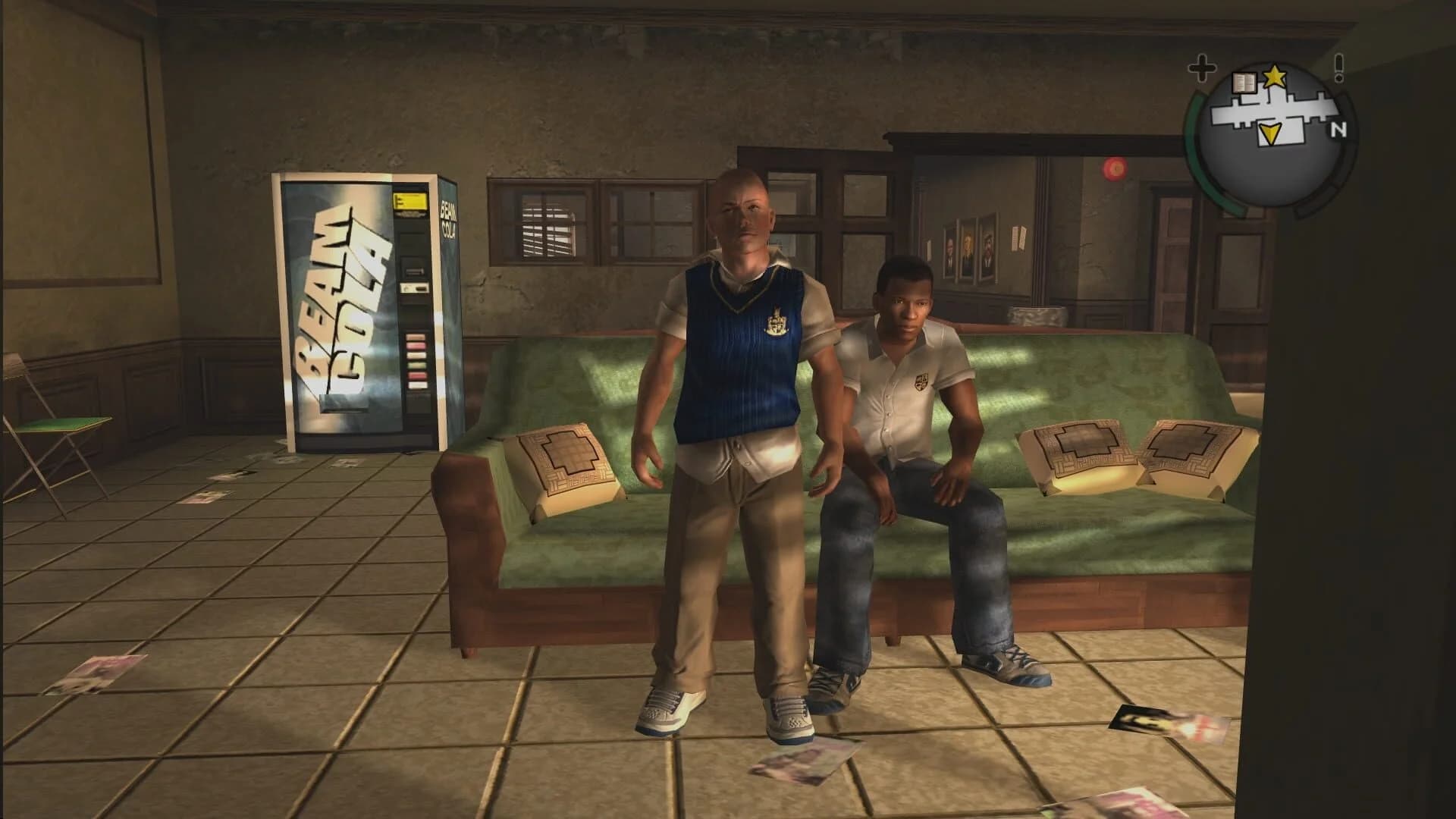The height and width of the screenshot is (819, 1456).
Task: Click the exclamation alert icon beside the minimap
Action: click(1338, 68)
